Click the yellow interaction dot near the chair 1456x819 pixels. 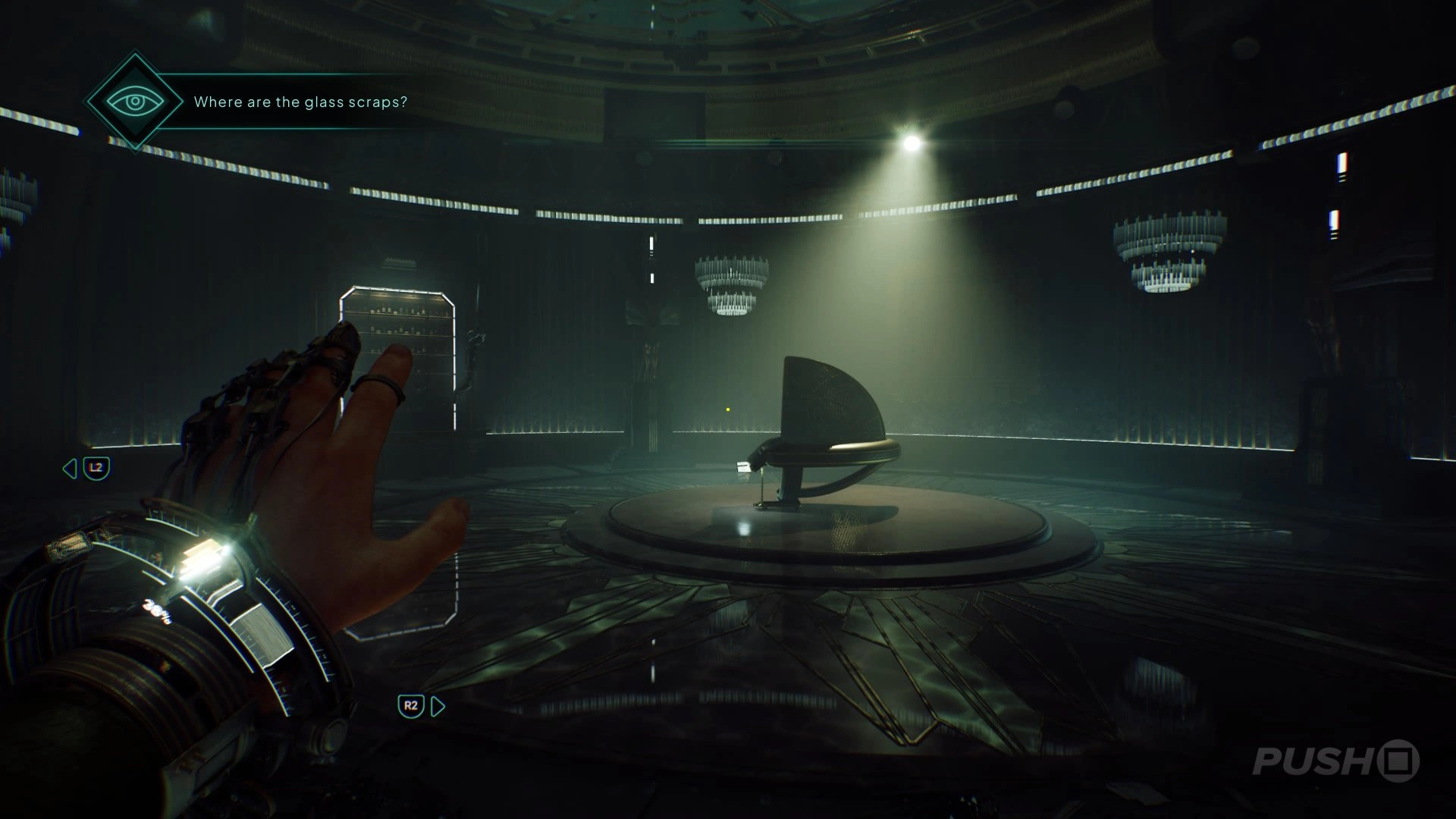click(727, 408)
